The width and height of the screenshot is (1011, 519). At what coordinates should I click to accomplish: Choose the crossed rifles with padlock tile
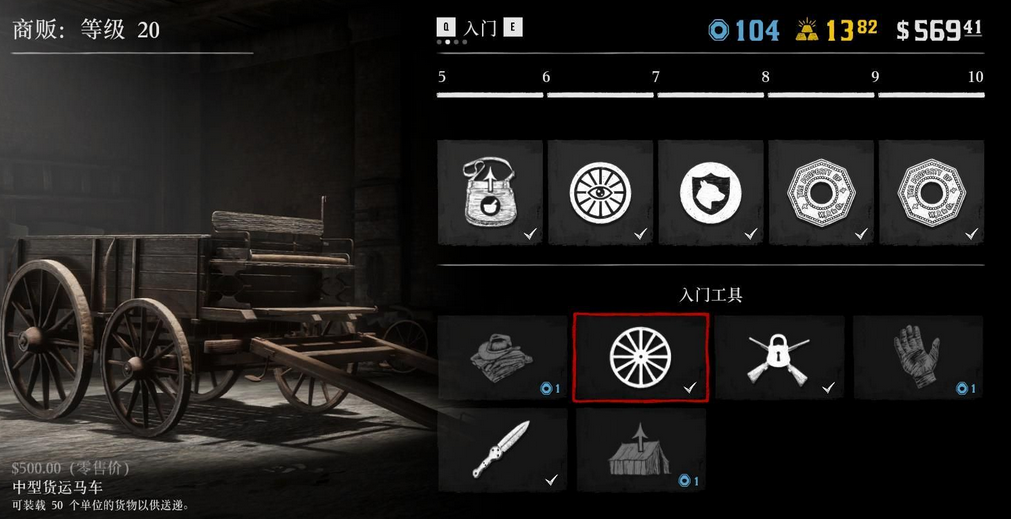pyautogui.click(x=780, y=357)
